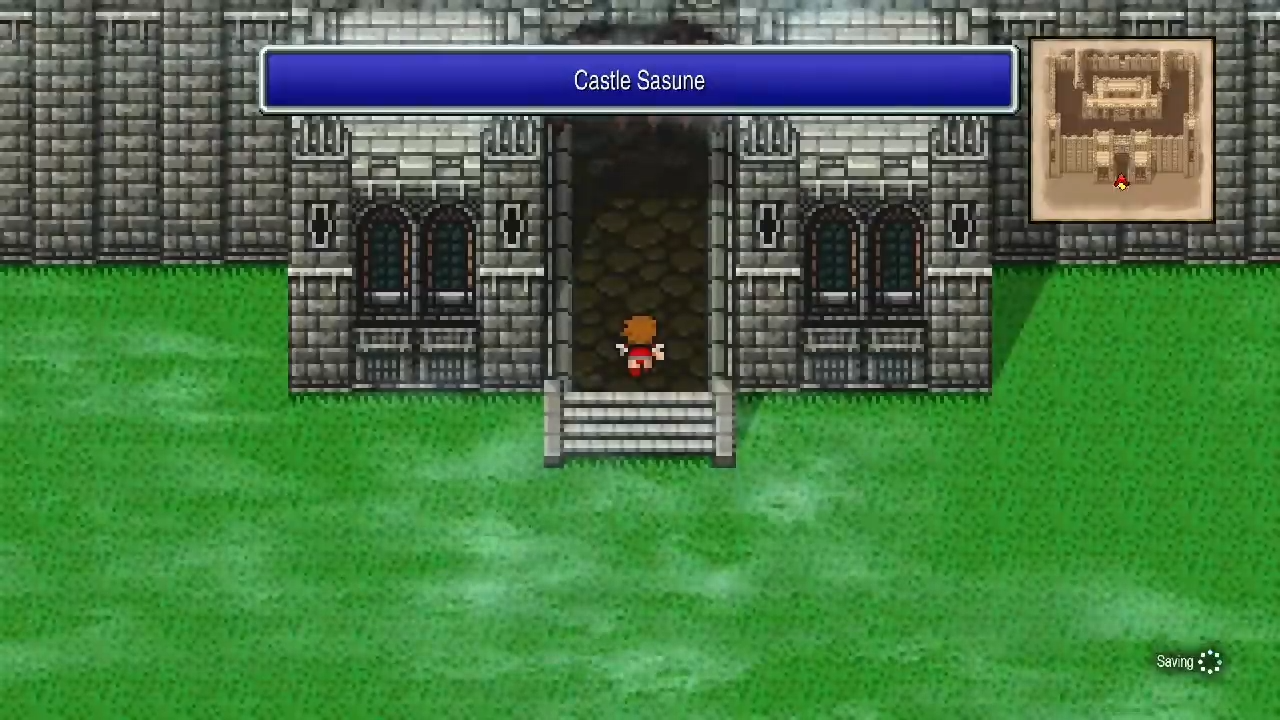Click the Saving spinner icon
The width and height of the screenshot is (1280, 720).
tap(1211, 661)
